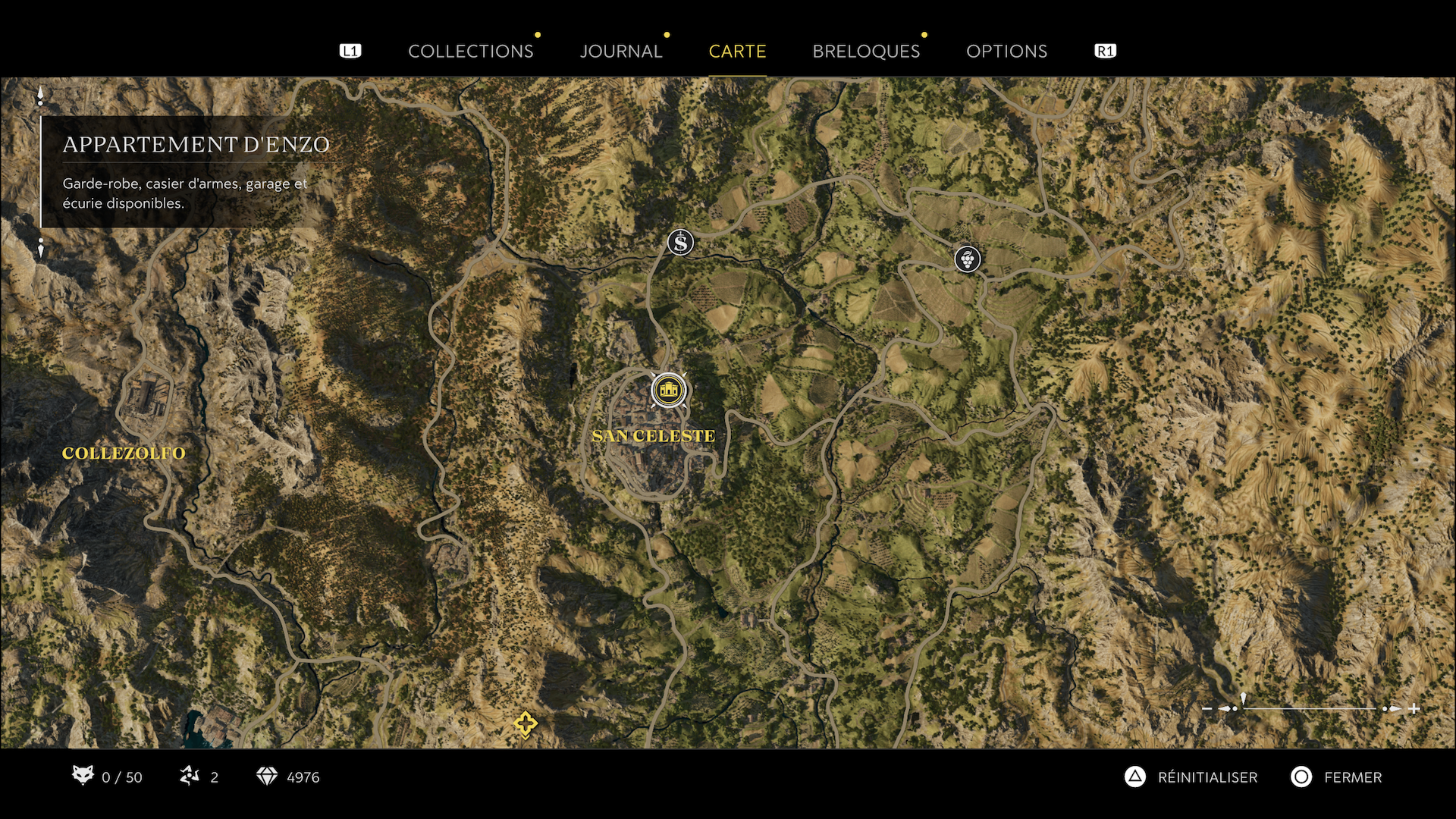Viewport: 1456px width, 819px height.
Task: Open the Options tab
Action: pos(1006,51)
